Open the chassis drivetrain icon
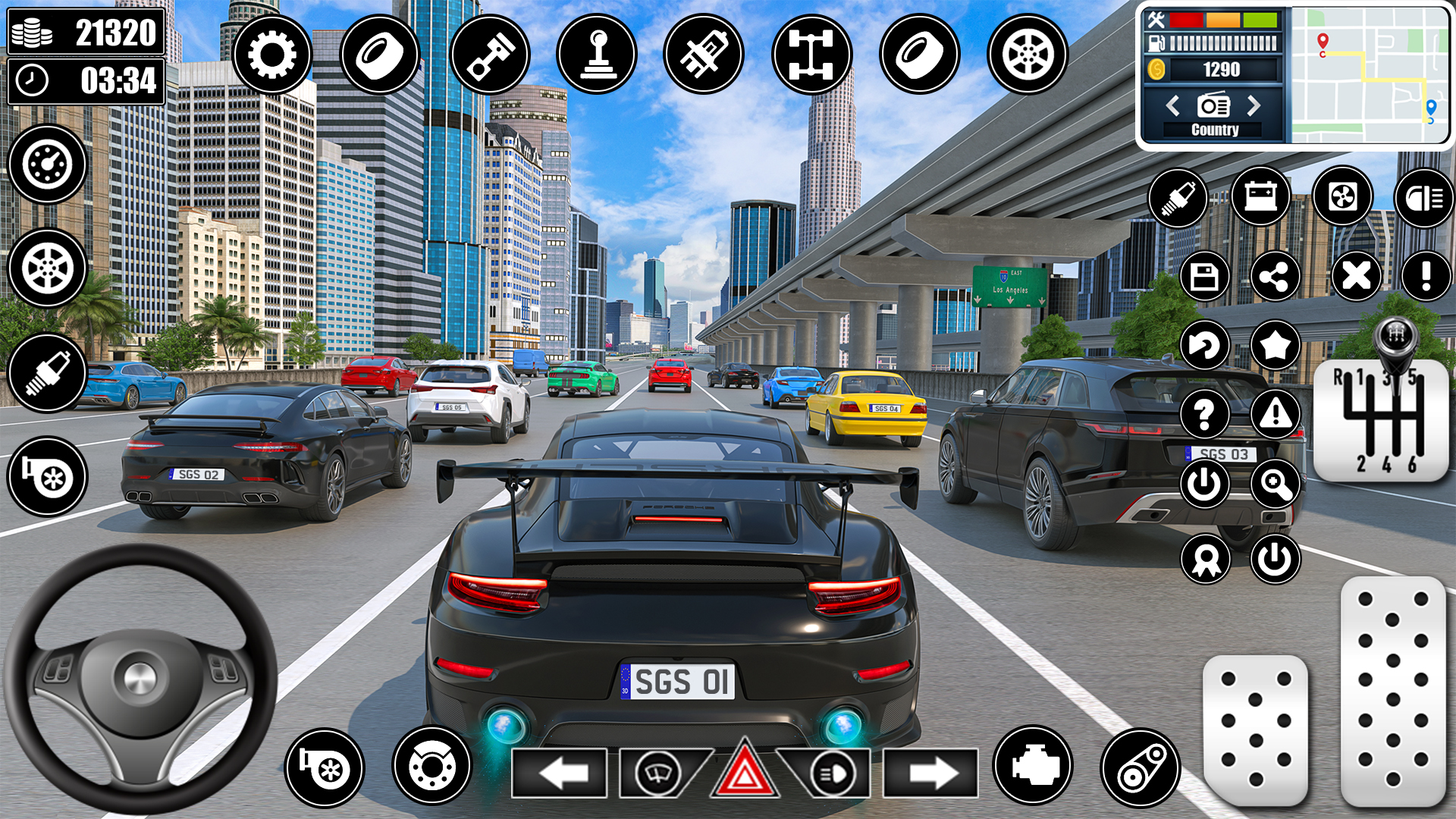This screenshot has width=1456, height=819. 811,55
